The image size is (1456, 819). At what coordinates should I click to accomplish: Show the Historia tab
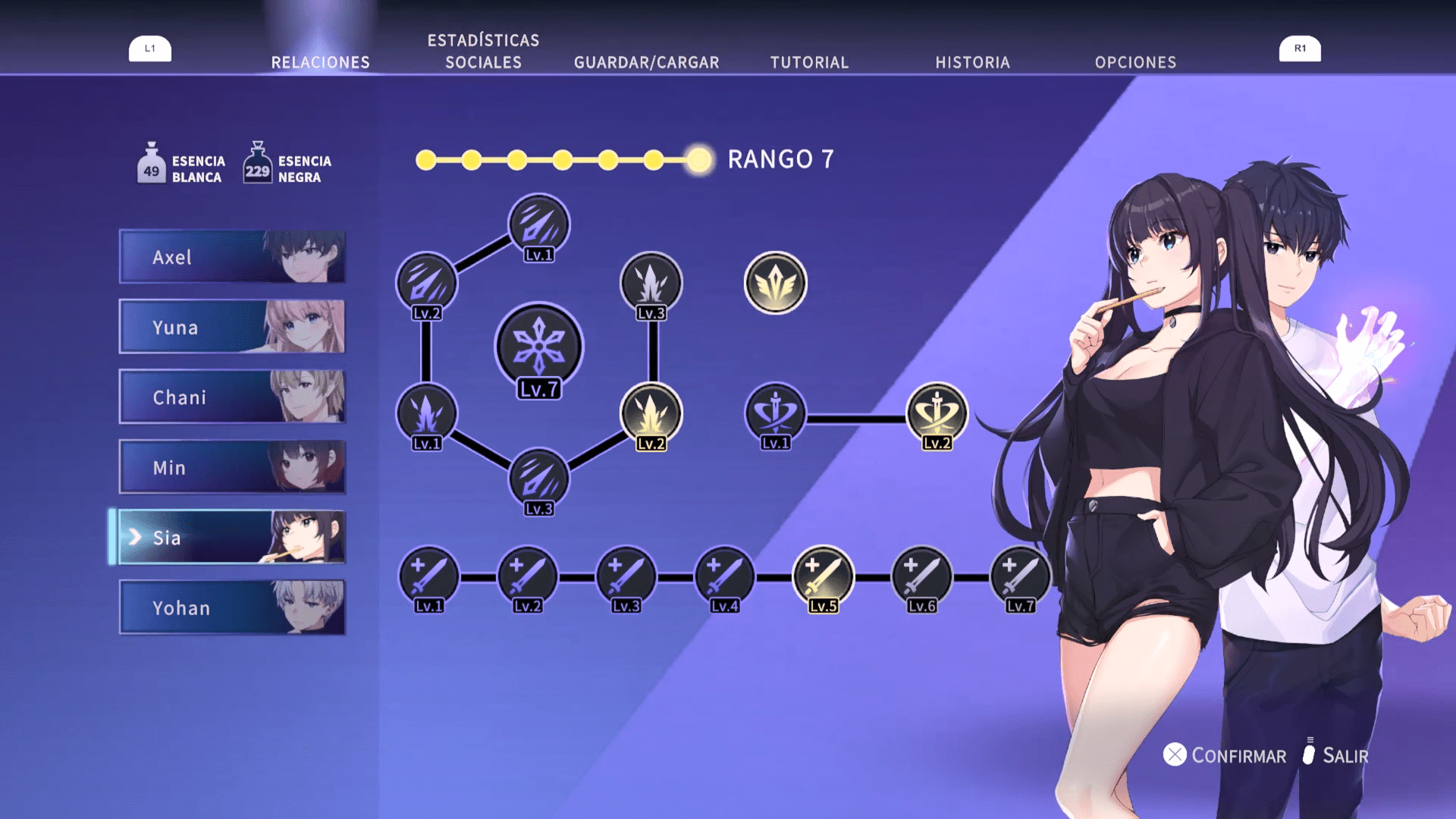click(972, 62)
